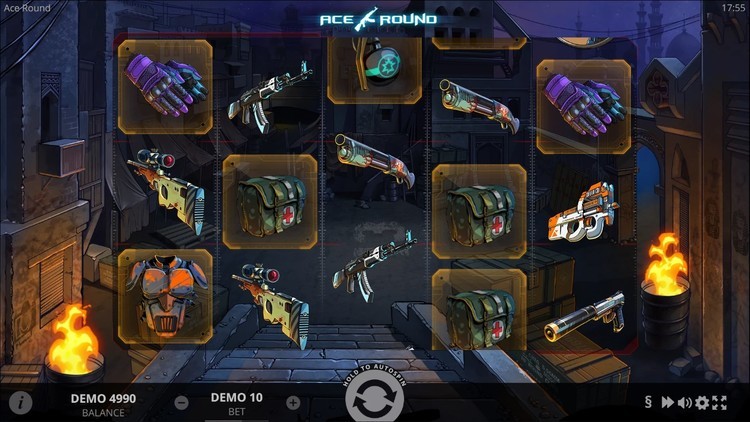
Task: Decrease the bet with the minus button
Action: [x=181, y=402]
